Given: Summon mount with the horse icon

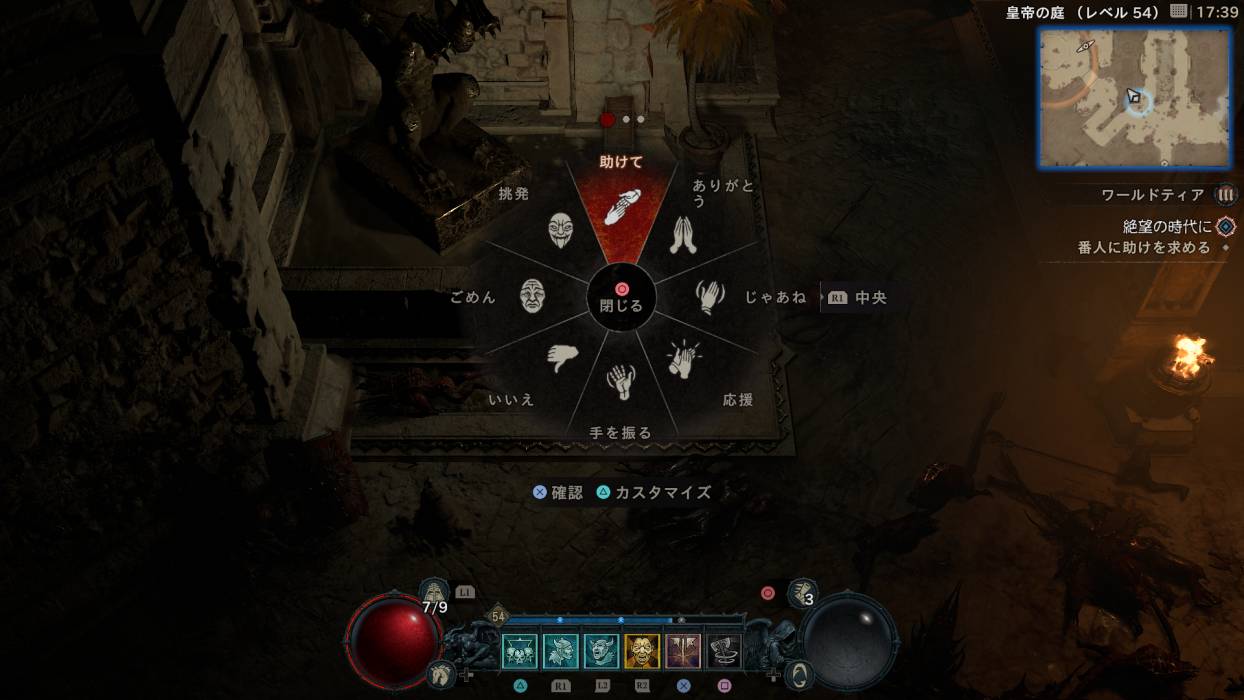Looking at the screenshot, I should (441, 674).
